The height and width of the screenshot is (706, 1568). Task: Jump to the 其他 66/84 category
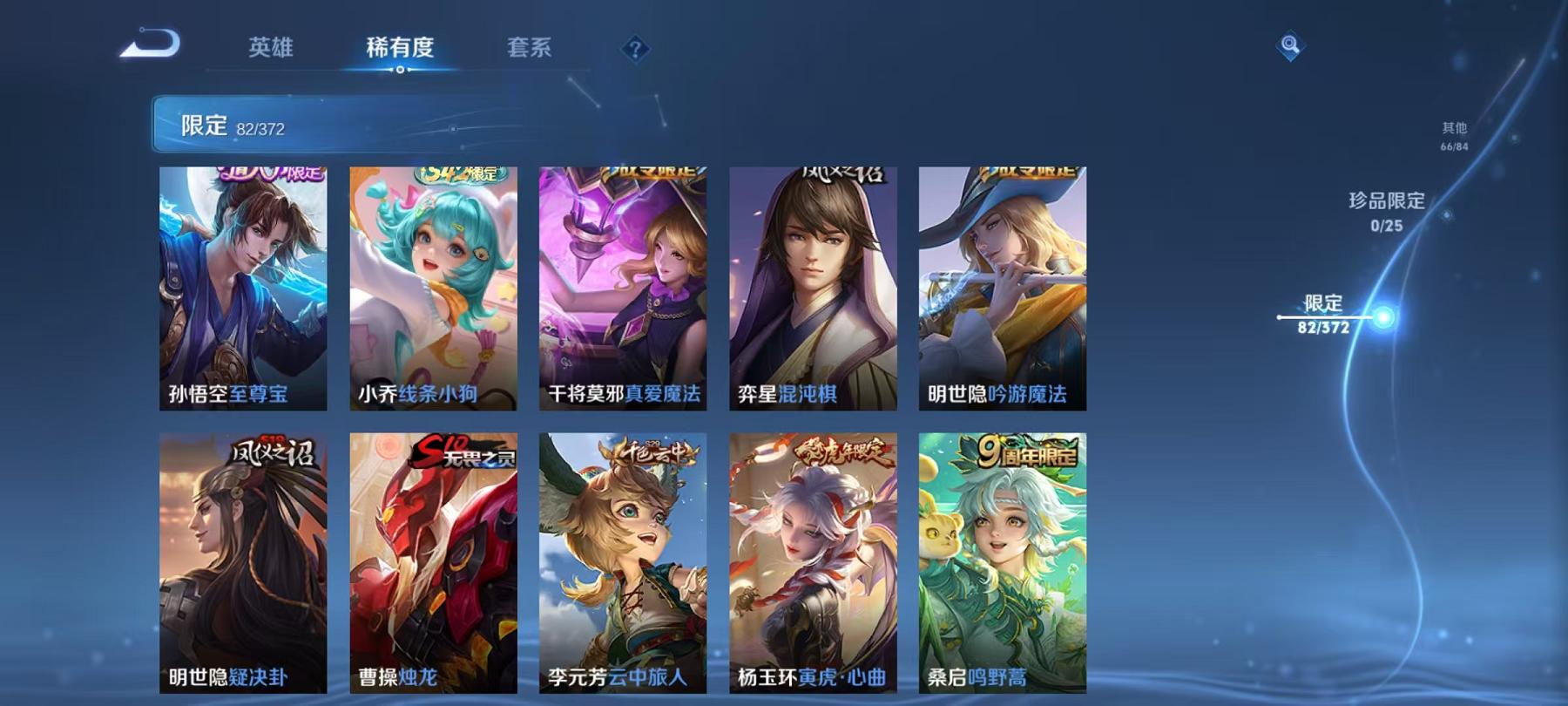1453,132
